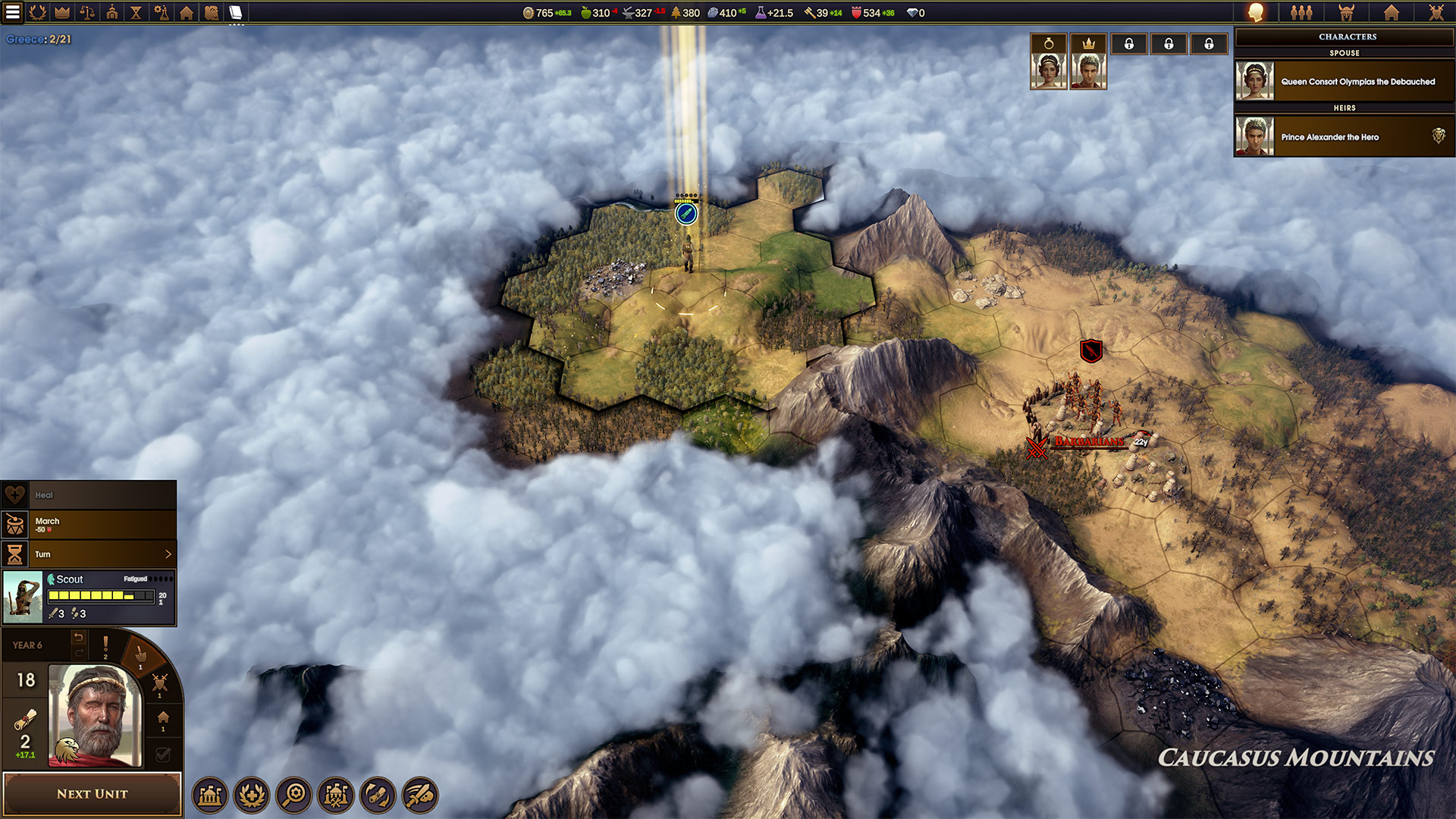The image size is (1456, 819).
Task: Click the crown ruler icon in the top toolbar
Action: pyautogui.click(x=62, y=12)
